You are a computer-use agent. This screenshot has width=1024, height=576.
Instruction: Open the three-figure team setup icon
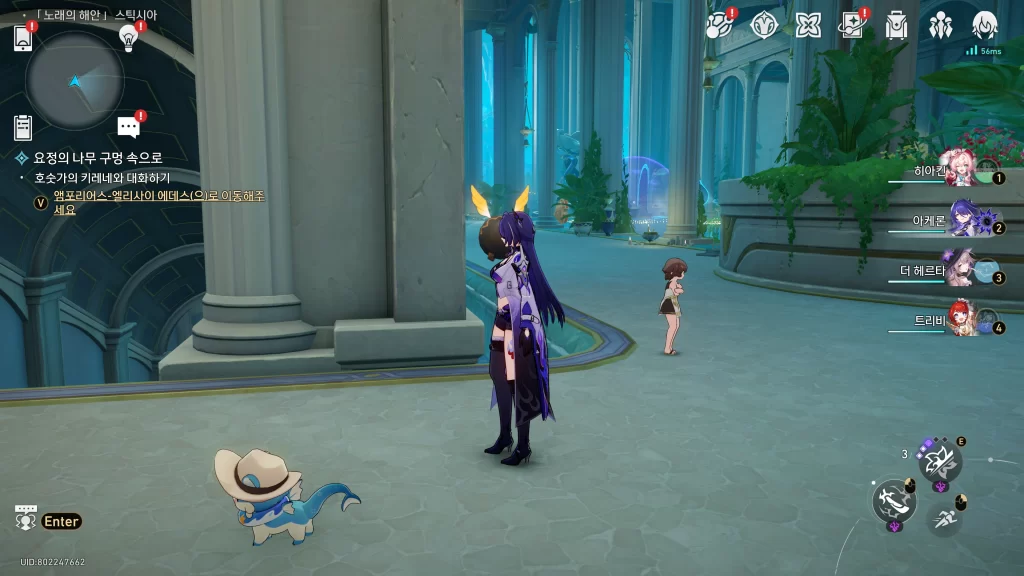[940, 25]
